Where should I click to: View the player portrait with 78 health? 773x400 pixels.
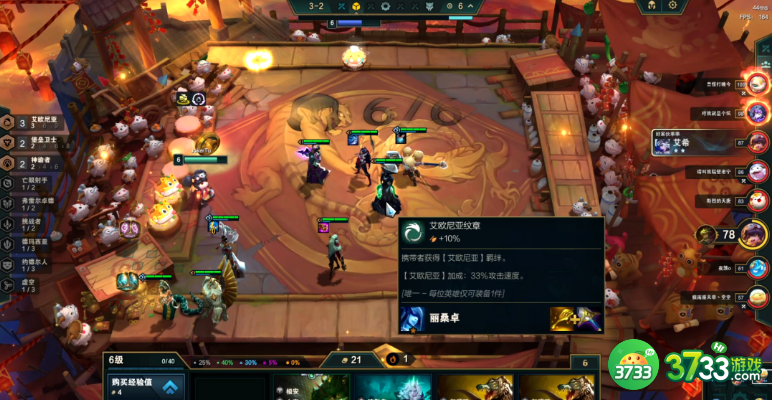click(753, 235)
